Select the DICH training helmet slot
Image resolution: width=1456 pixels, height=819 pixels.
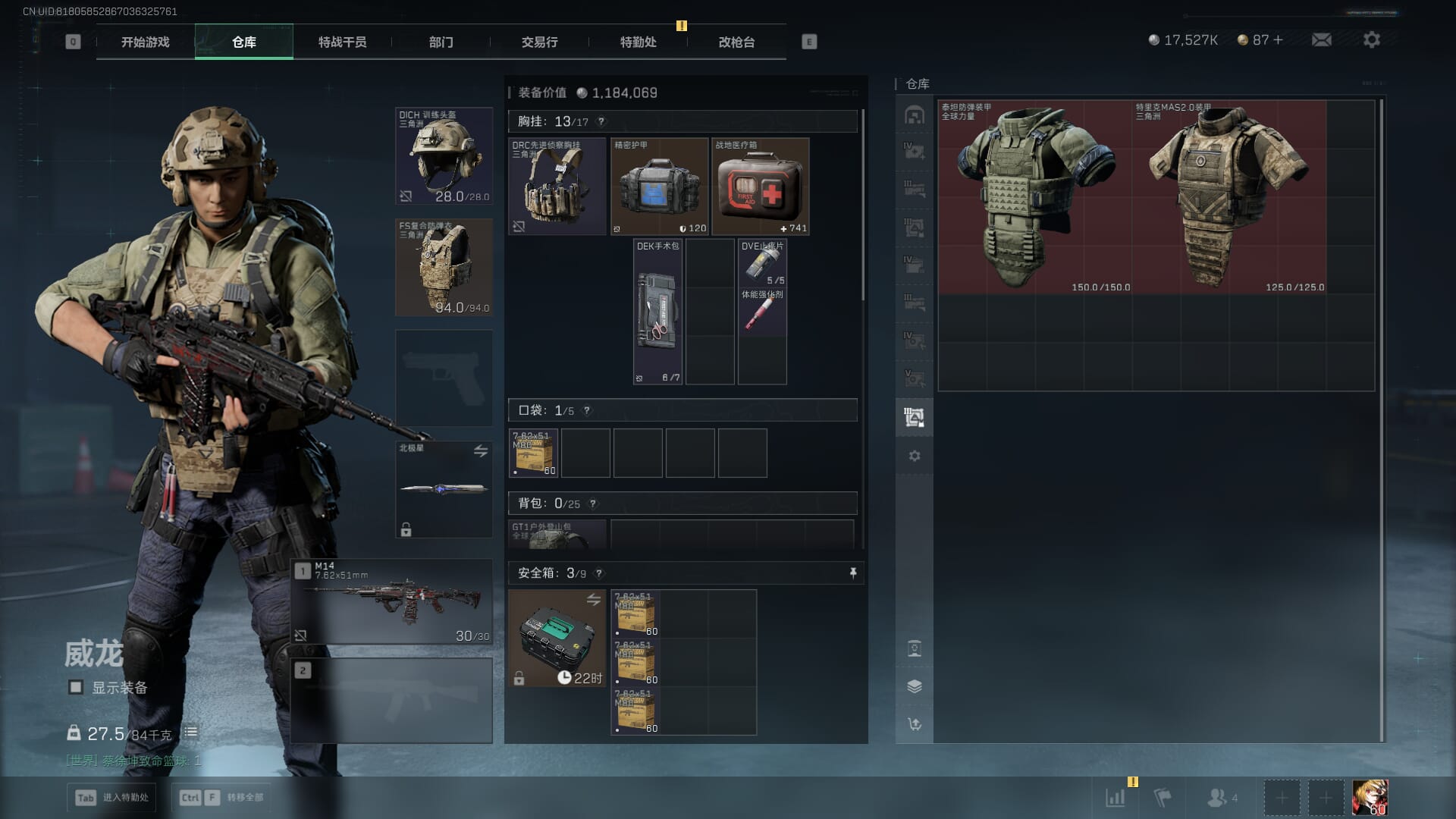pos(444,156)
